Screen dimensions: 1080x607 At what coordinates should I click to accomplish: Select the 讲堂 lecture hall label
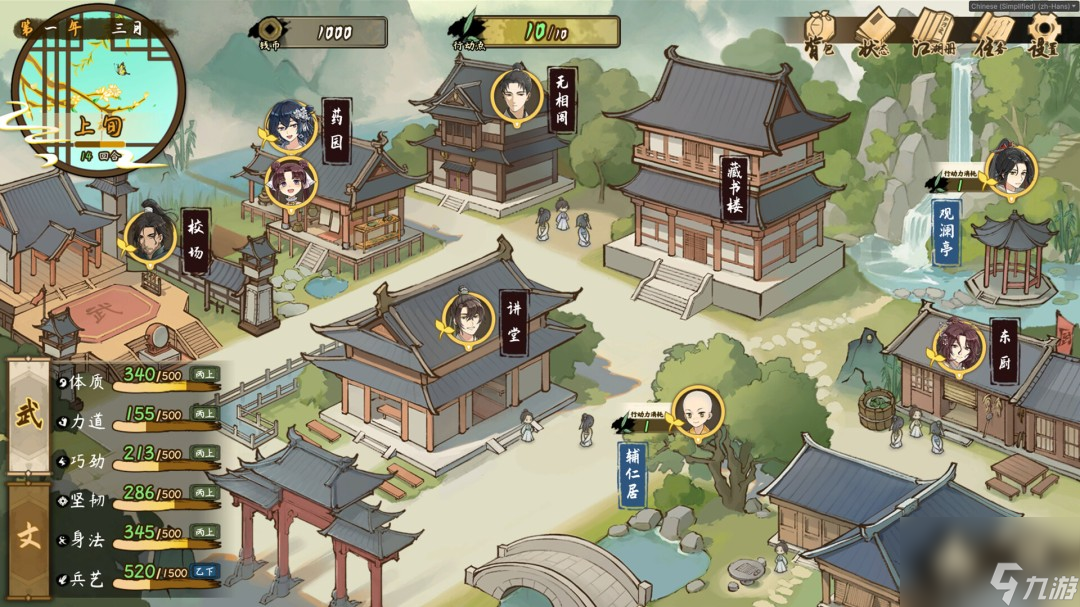(515, 323)
